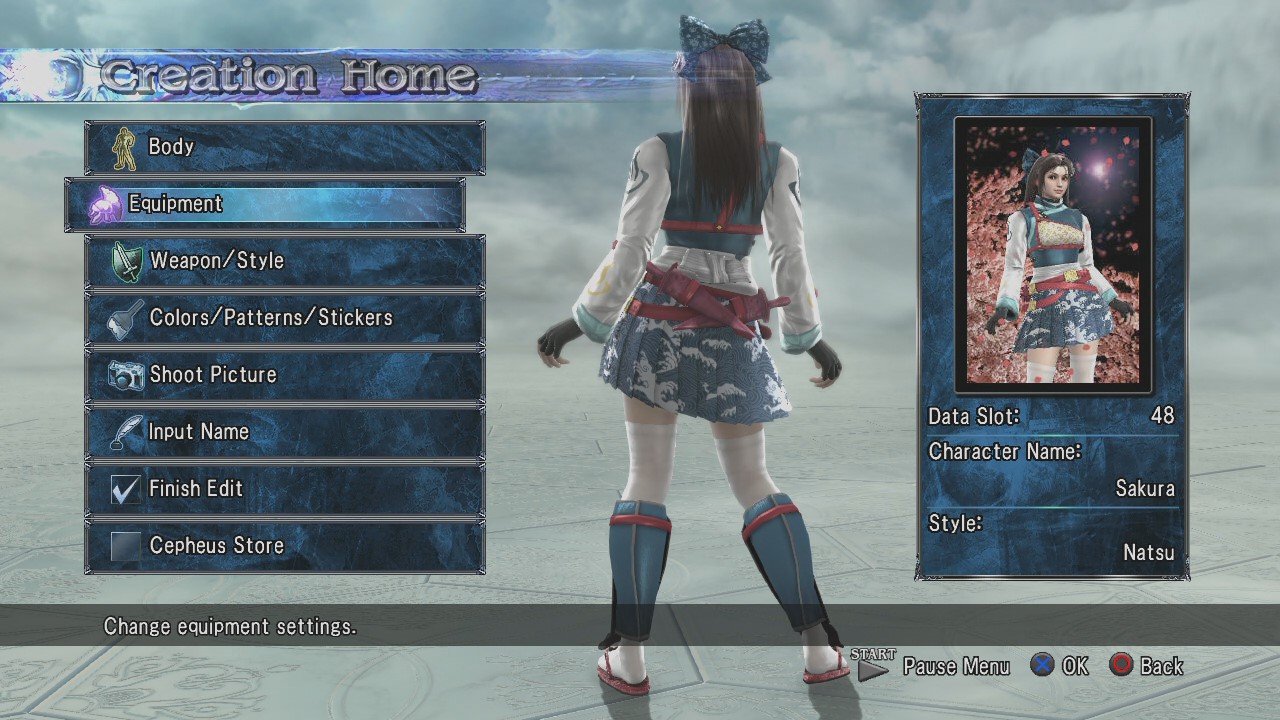Click the Sakura character portrait thumbnail
This screenshot has width=1280, height=720.
tap(1053, 255)
